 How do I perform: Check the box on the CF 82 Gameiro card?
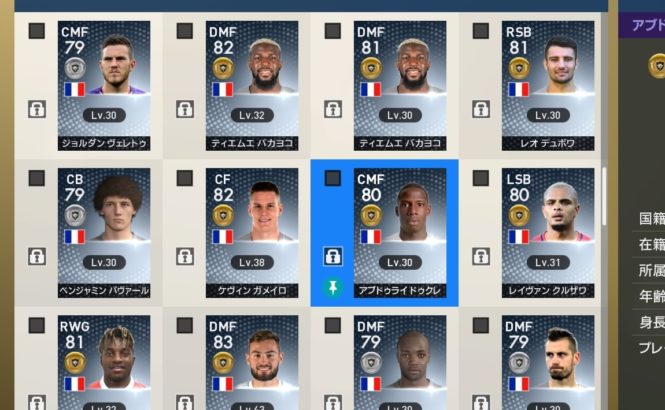click(185, 178)
